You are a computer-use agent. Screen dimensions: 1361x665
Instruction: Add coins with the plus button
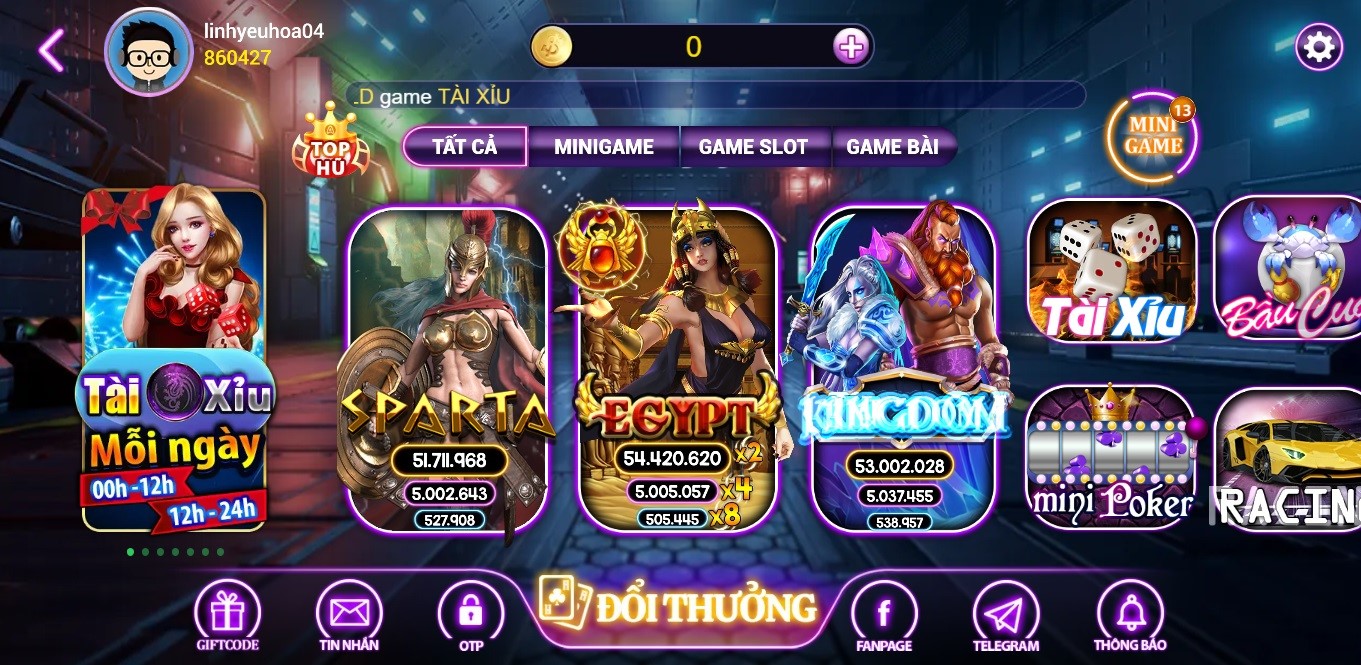(x=850, y=46)
